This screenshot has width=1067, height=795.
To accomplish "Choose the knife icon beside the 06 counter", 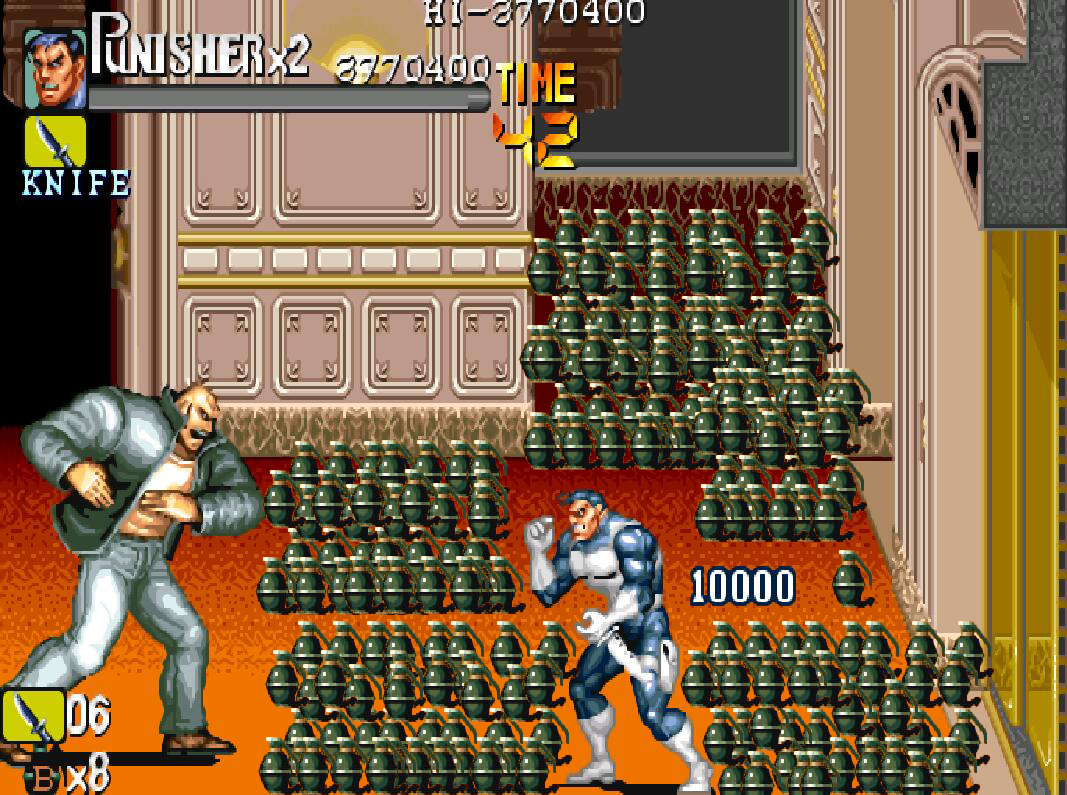I will [33, 717].
